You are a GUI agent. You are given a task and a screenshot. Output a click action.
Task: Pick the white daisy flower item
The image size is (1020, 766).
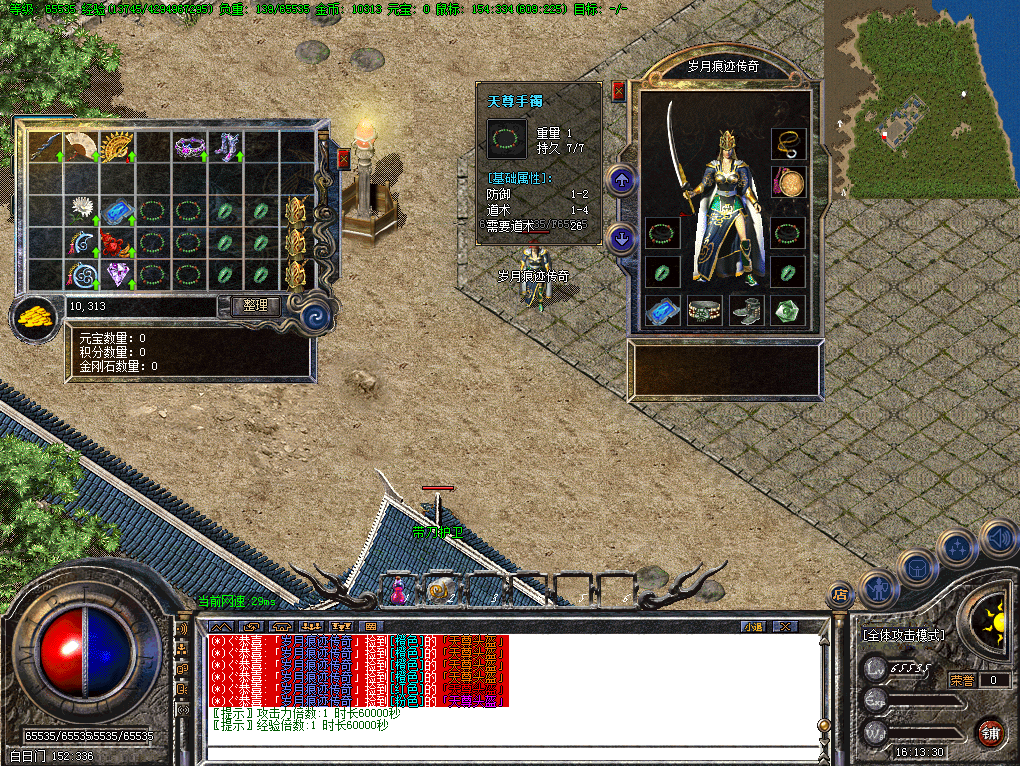[80, 210]
